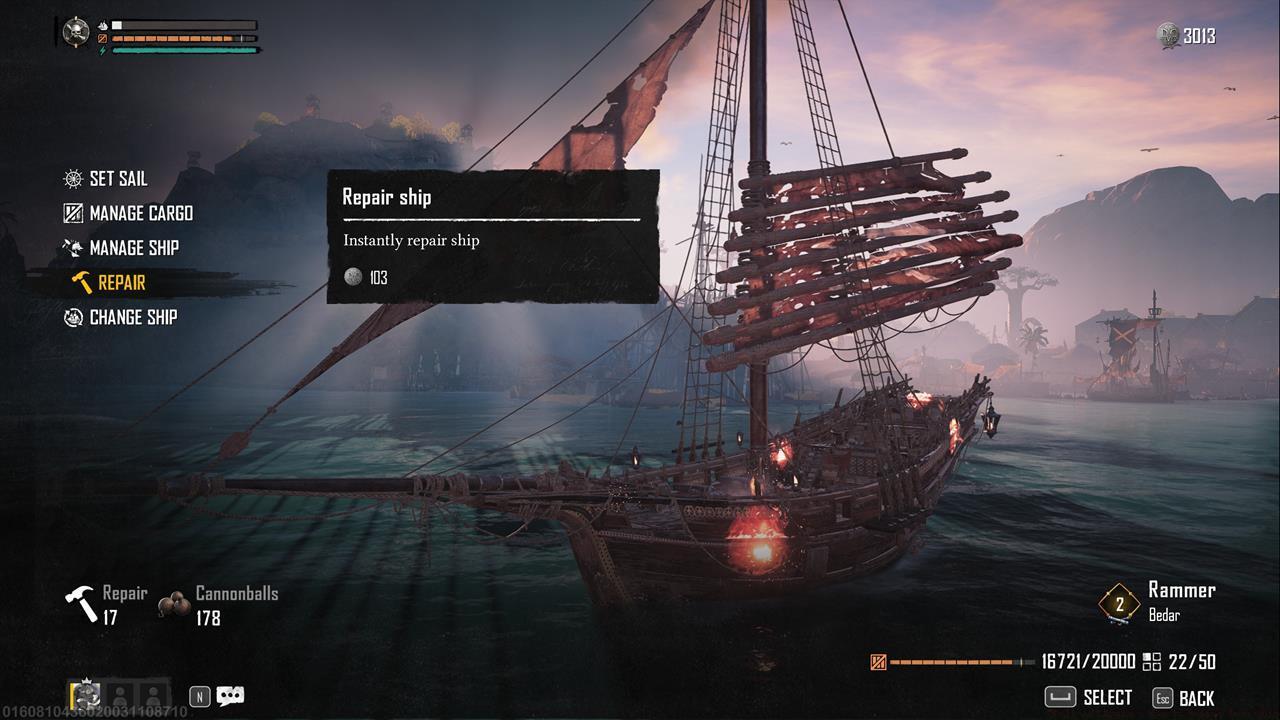Image resolution: width=1280 pixels, height=720 pixels.
Task: Open the chat speech bubble icon
Action: click(231, 696)
